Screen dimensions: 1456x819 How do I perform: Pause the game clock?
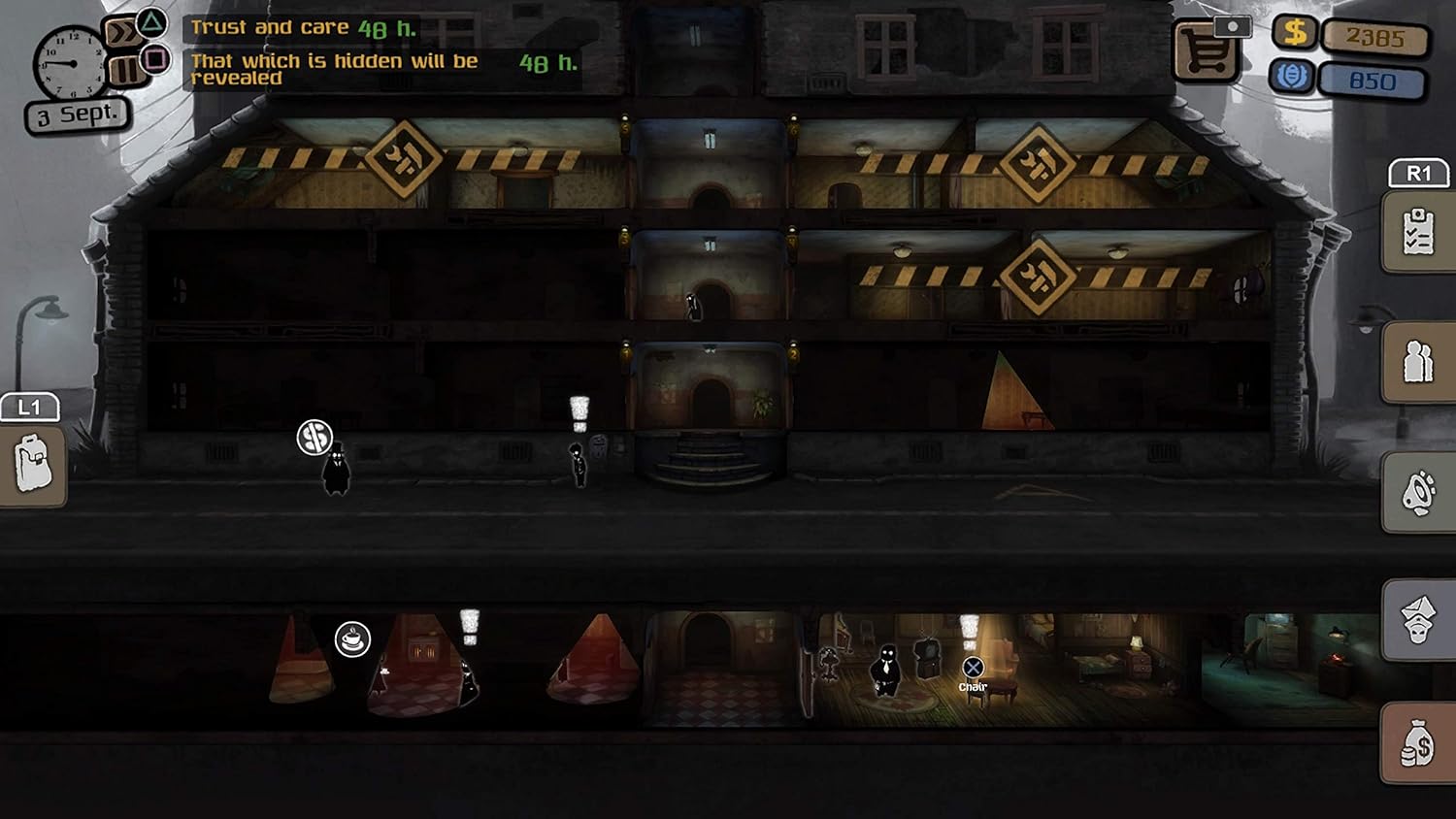125,70
